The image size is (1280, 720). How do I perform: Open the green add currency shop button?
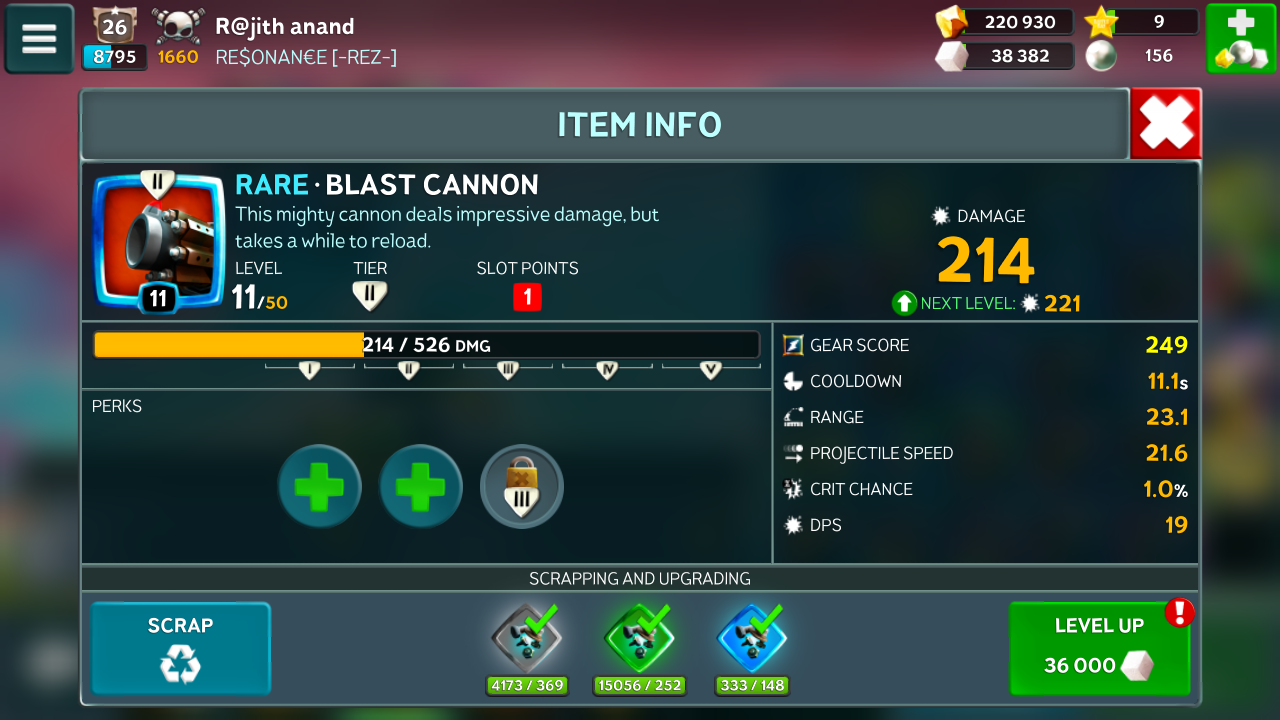tap(1240, 39)
